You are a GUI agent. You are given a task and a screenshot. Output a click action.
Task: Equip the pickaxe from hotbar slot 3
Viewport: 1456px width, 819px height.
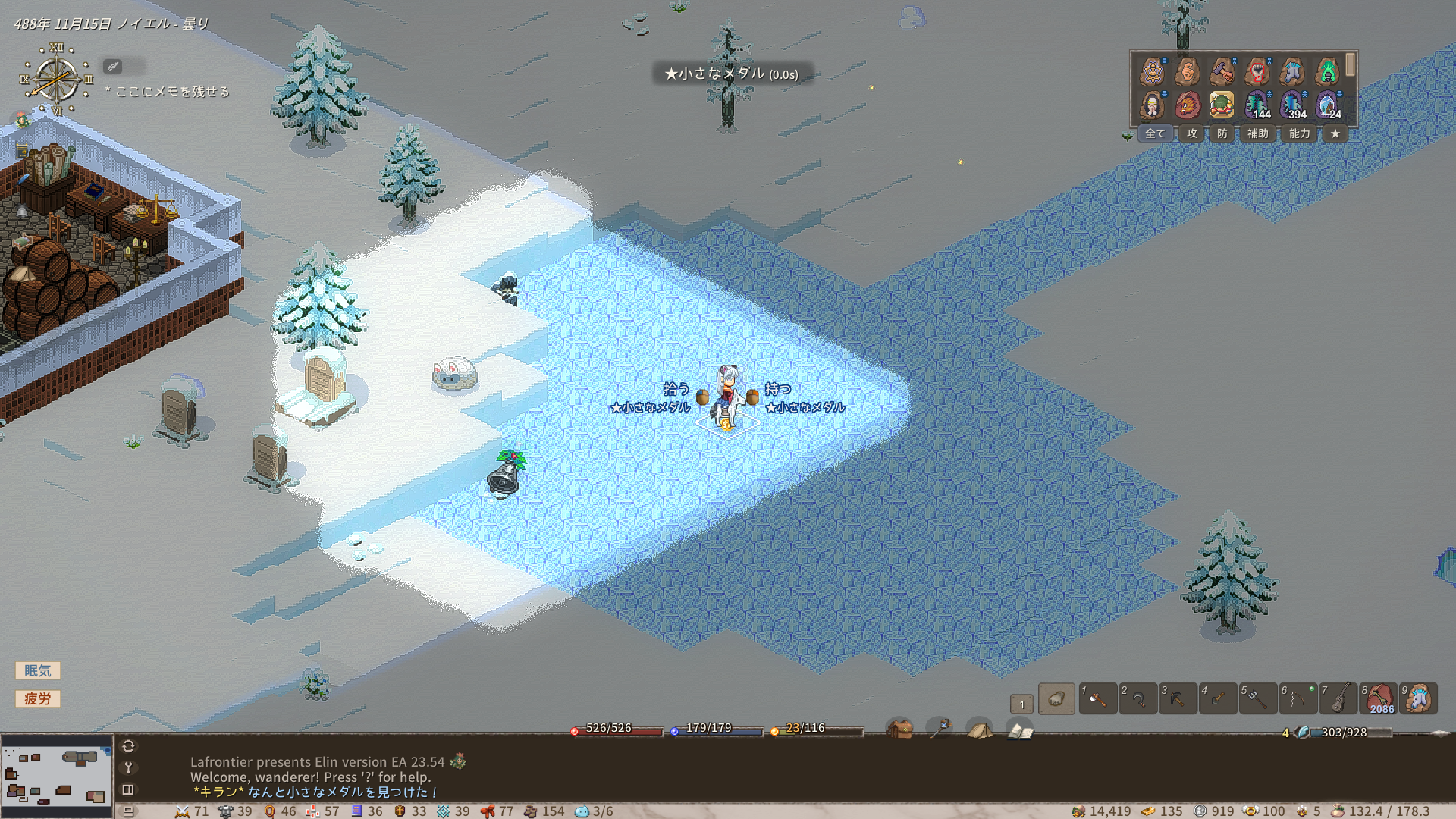pyautogui.click(x=1178, y=699)
